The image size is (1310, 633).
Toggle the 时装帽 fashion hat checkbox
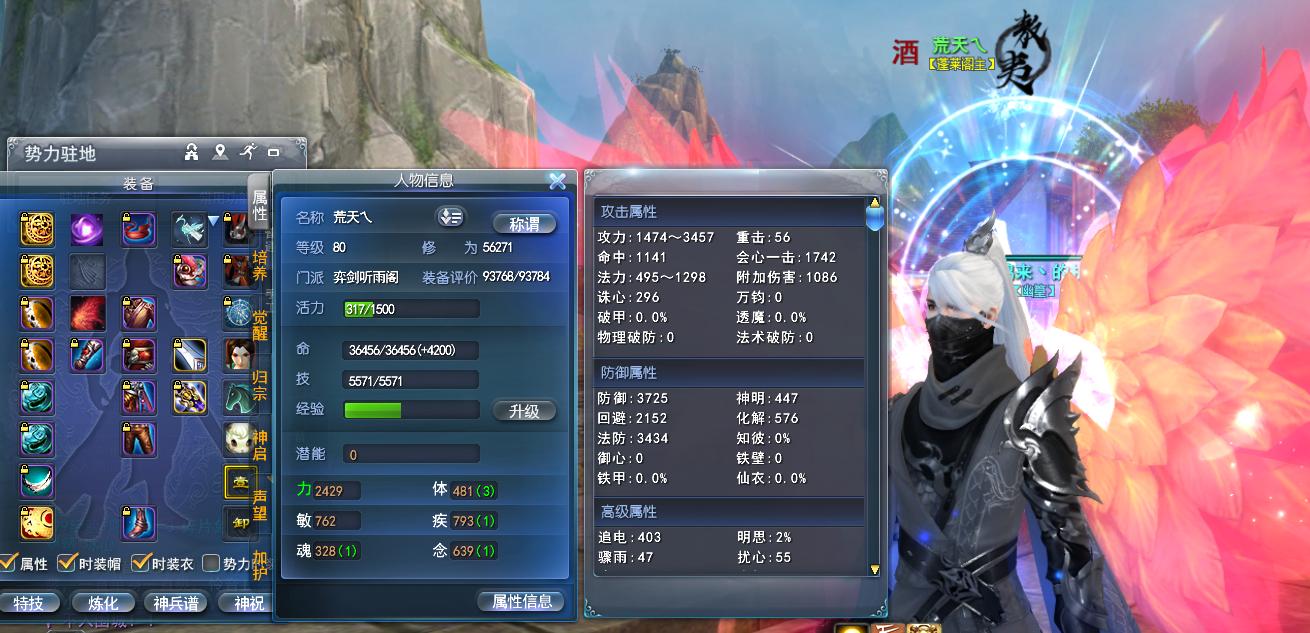pos(66,563)
